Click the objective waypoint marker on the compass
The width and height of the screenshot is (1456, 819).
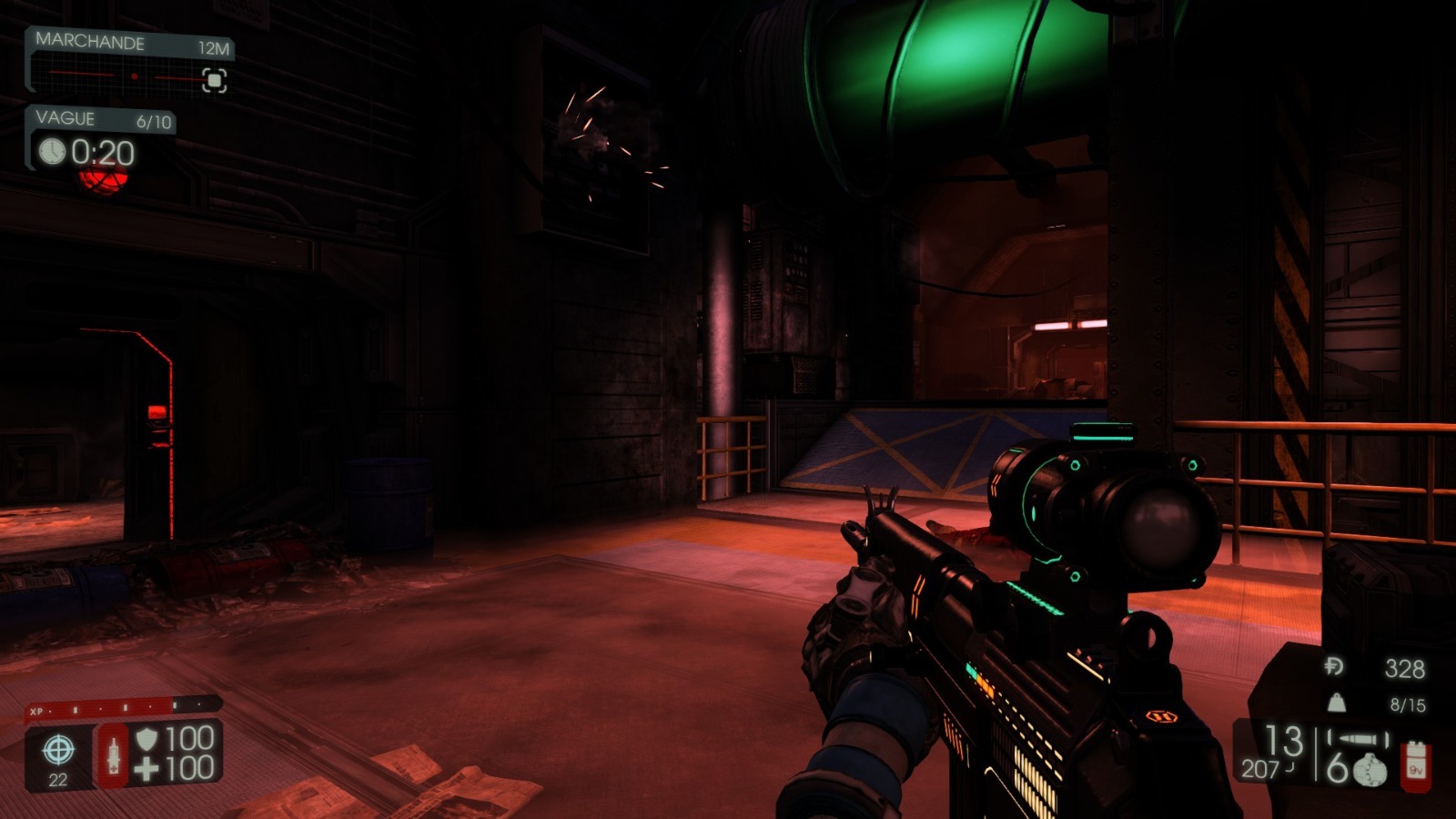click(214, 80)
